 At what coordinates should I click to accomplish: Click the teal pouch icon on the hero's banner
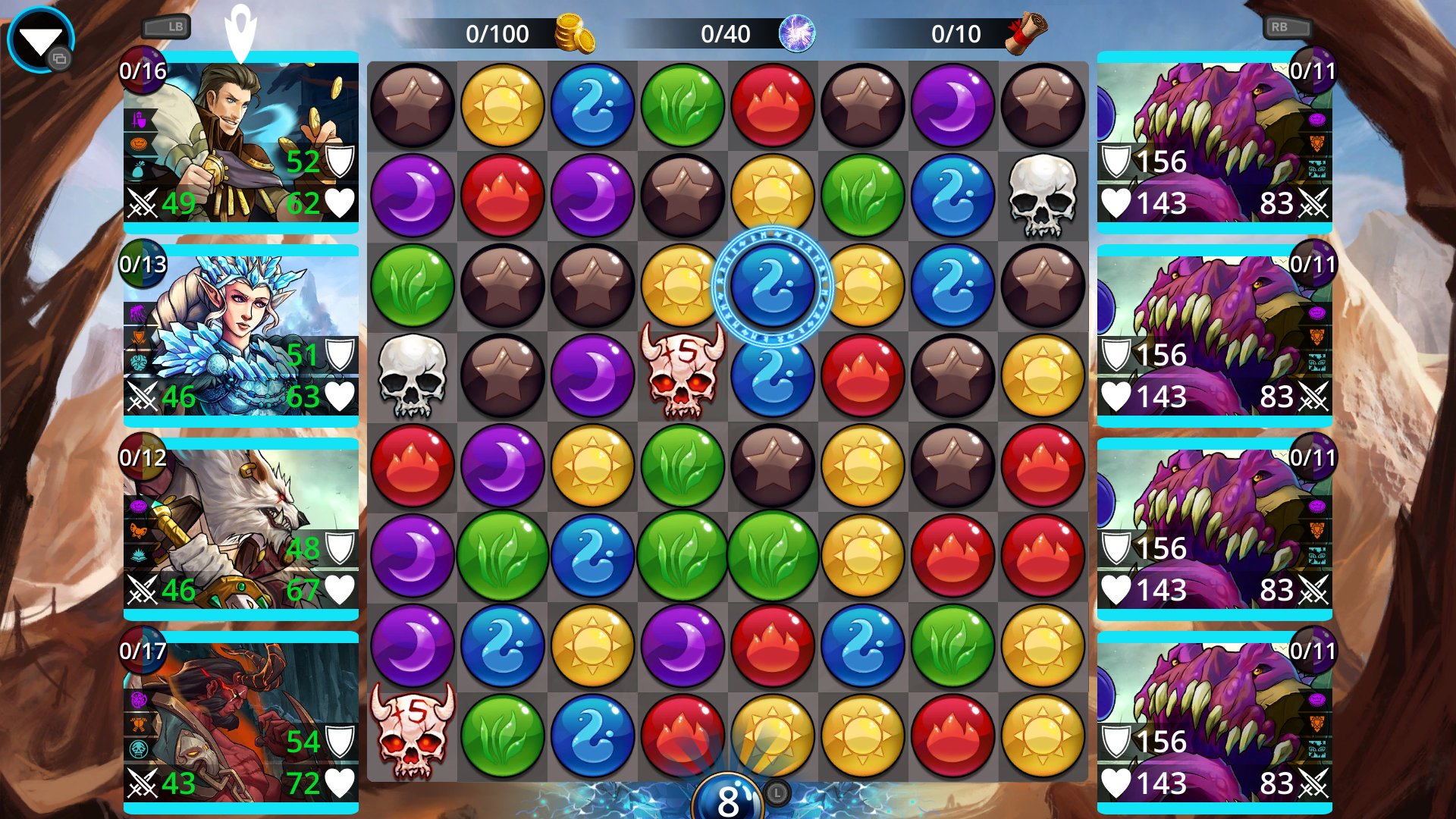[139, 168]
